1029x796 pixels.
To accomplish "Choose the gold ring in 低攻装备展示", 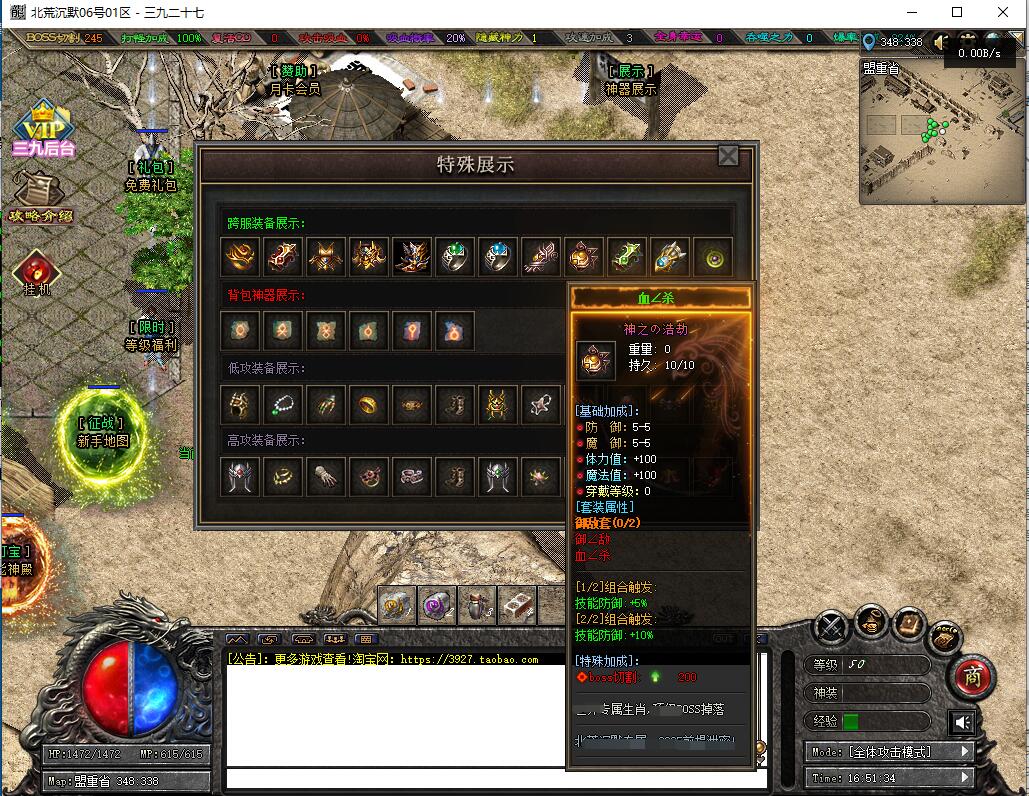I will pos(369,403).
